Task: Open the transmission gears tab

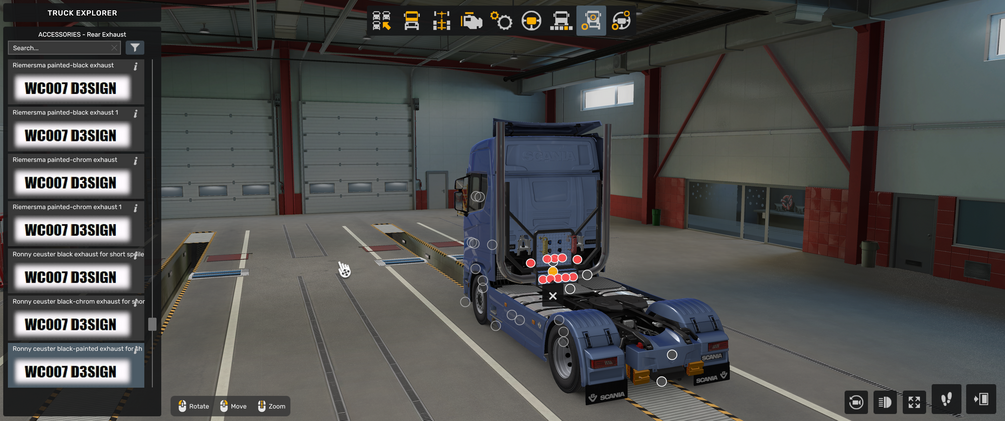Action: [x=502, y=20]
